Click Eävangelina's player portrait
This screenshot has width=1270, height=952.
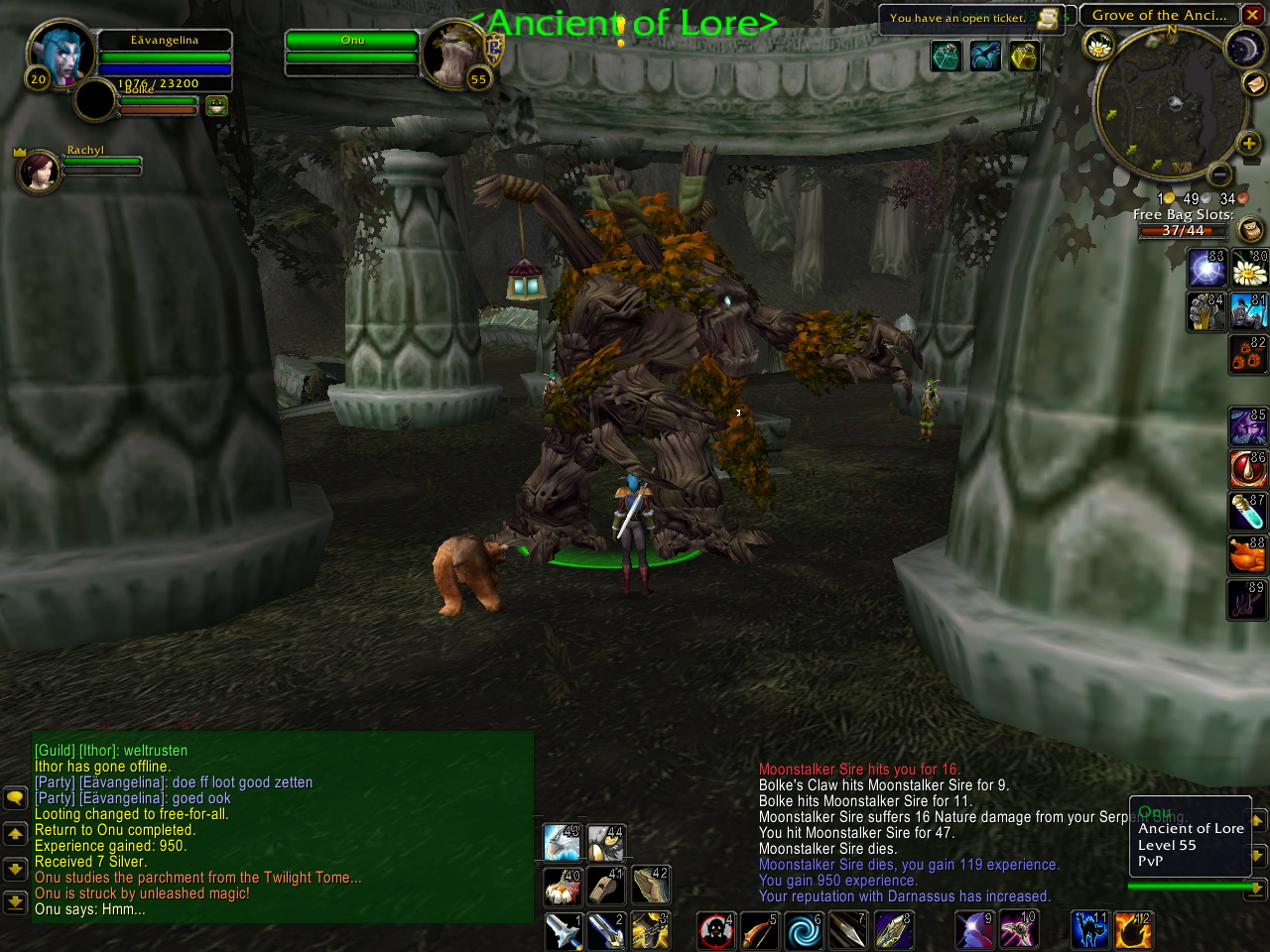(x=60, y=54)
